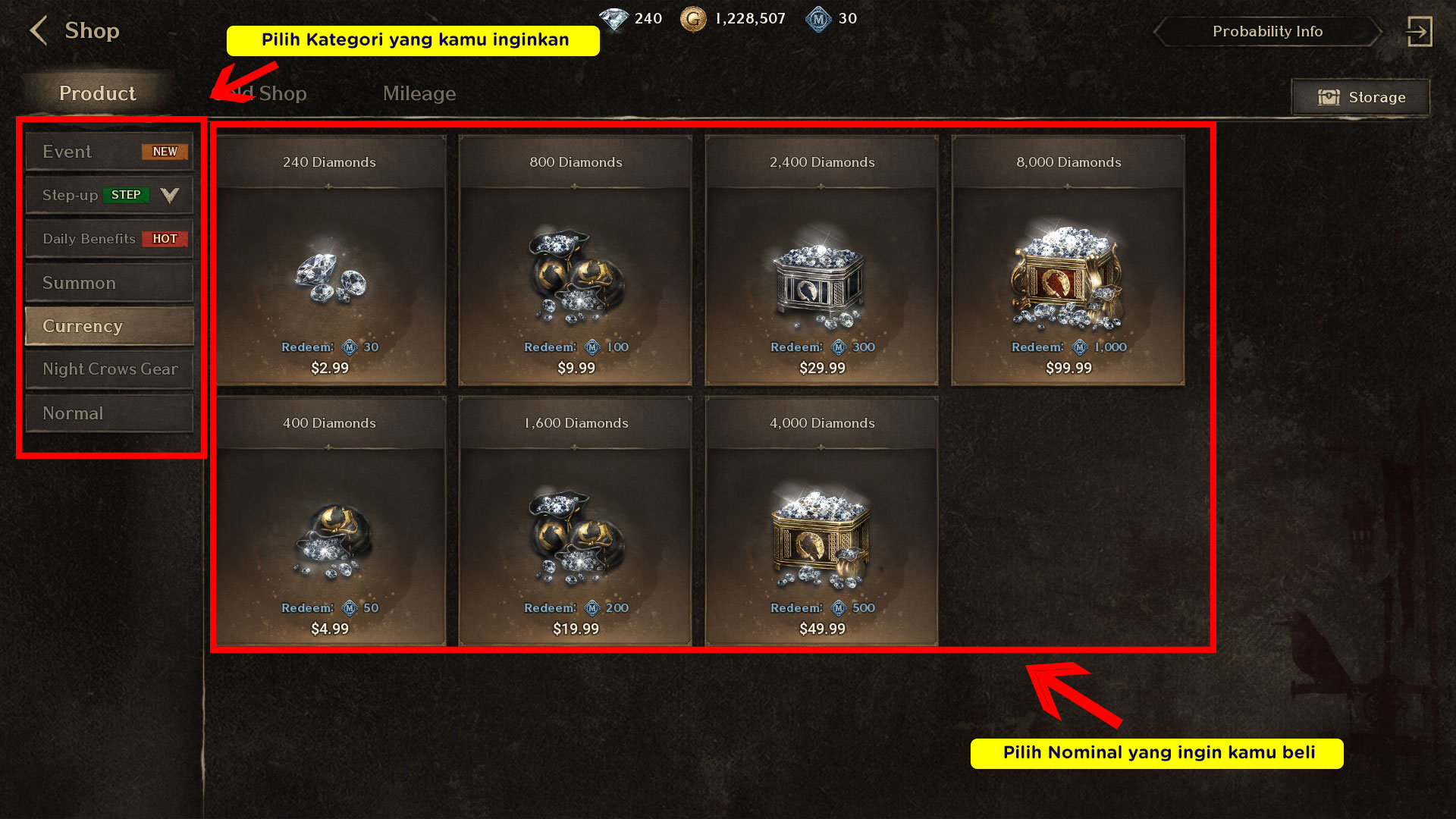Viewport: 1456px width, 819px height.
Task: Select the Event category
Action: pos(109,152)
